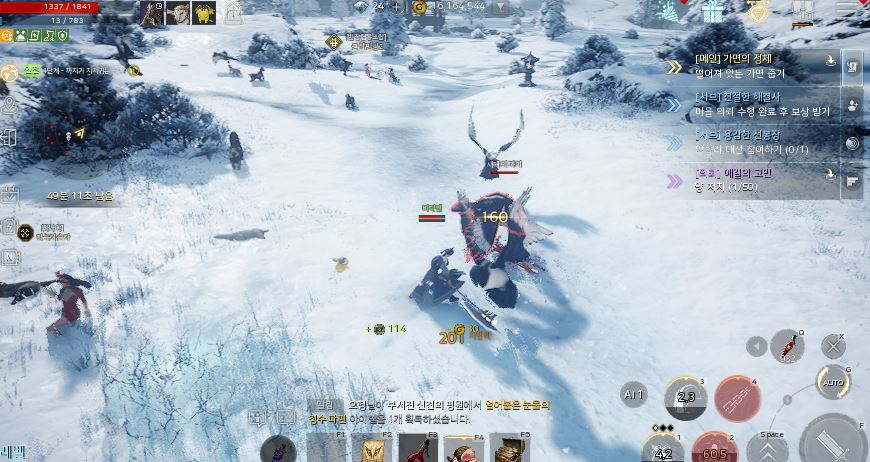Toggle the AUTO combat button
This screenshot has height=462, width=870.
click(x=831, y=381)
